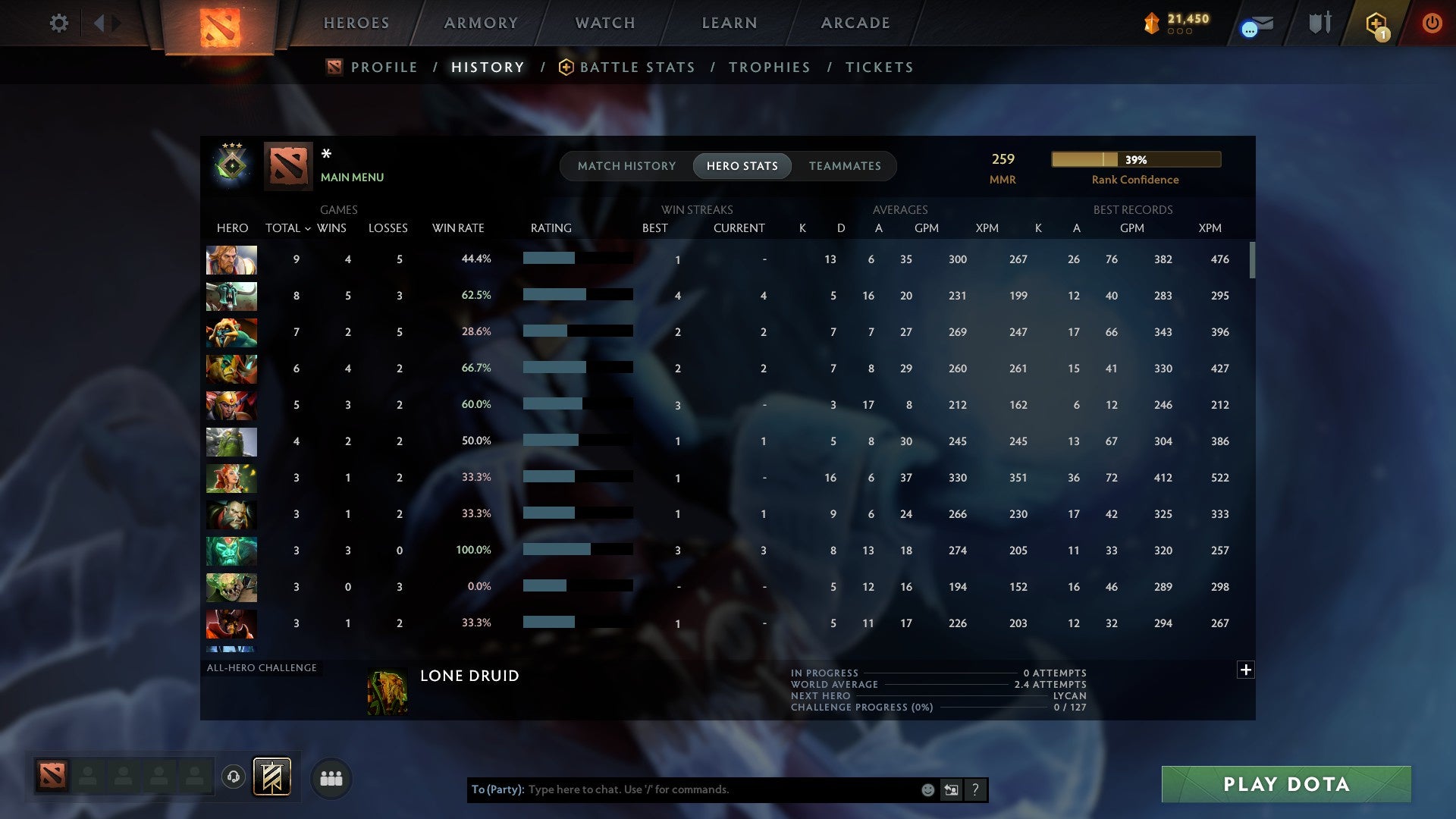The height and width of the screenshot is (819, 1456).
Task: Click the question mark help button near chat
Action: [976, 789]
